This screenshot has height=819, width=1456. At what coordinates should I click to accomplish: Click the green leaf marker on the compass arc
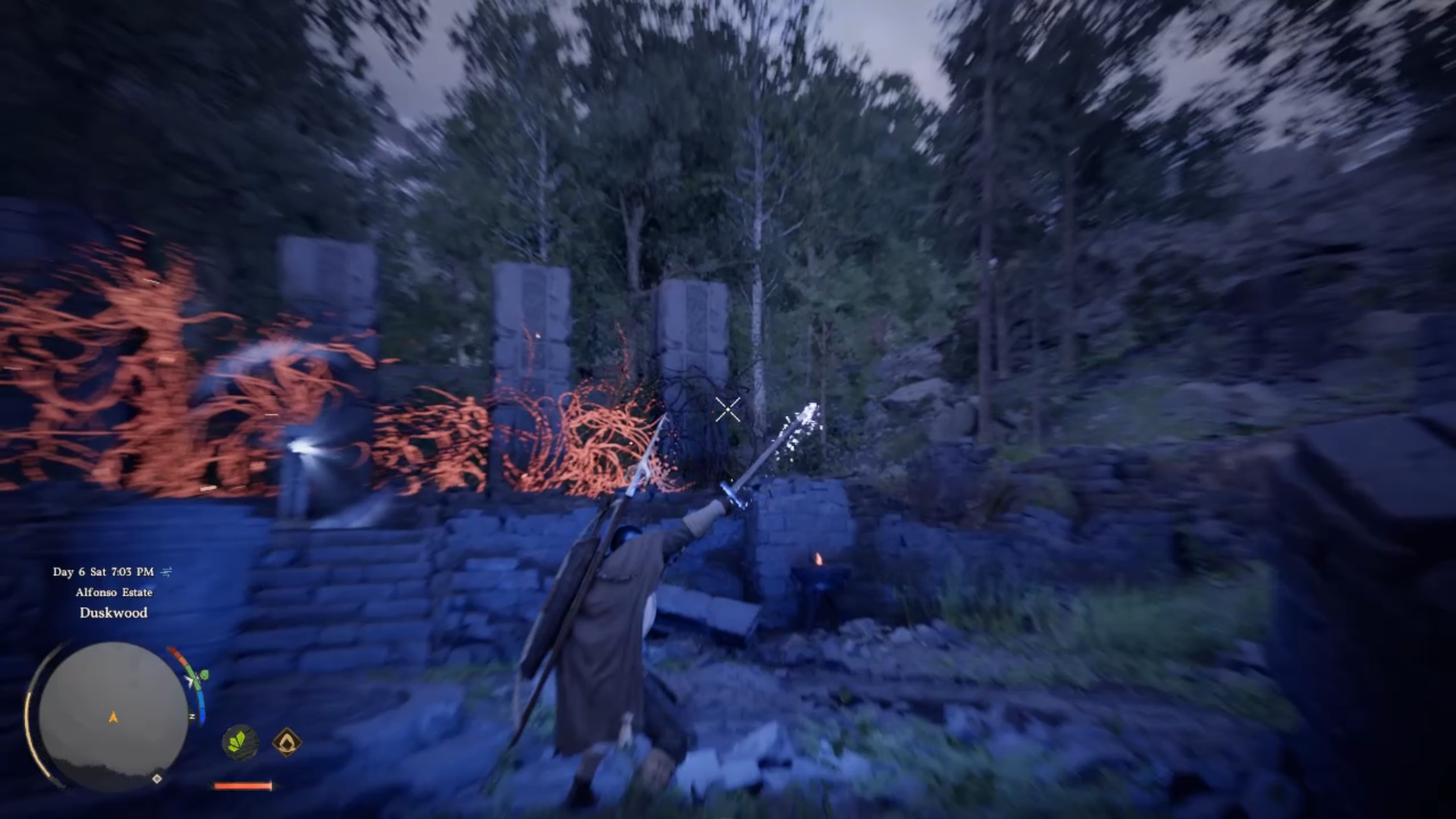point(203,675)
